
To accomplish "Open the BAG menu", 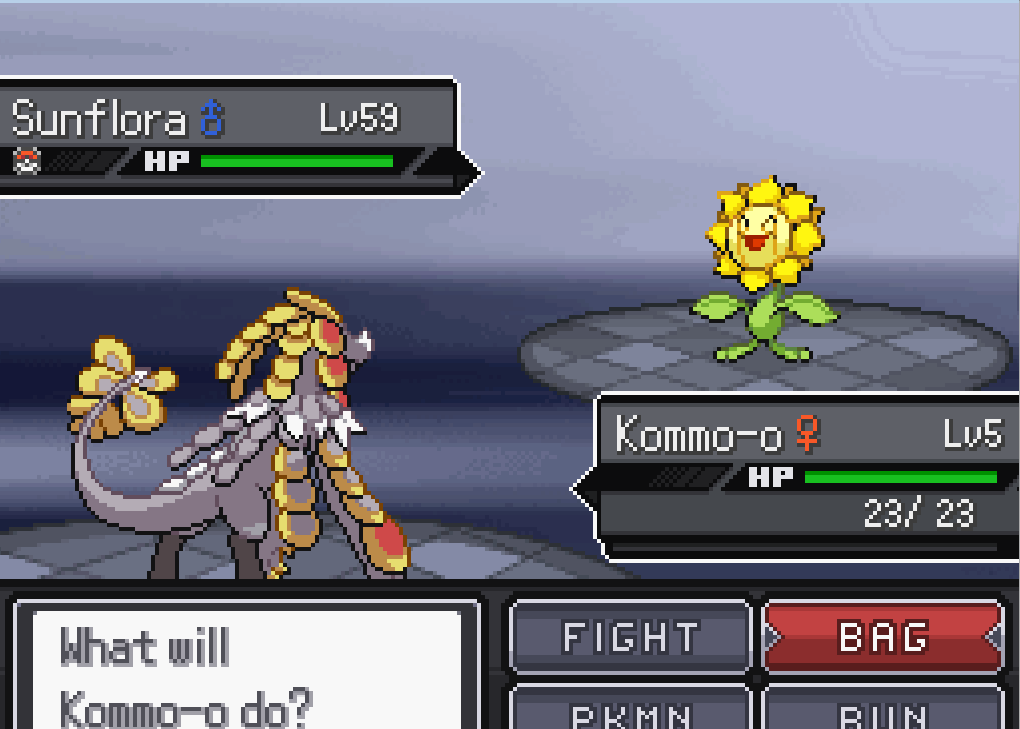I will point(882,637).
